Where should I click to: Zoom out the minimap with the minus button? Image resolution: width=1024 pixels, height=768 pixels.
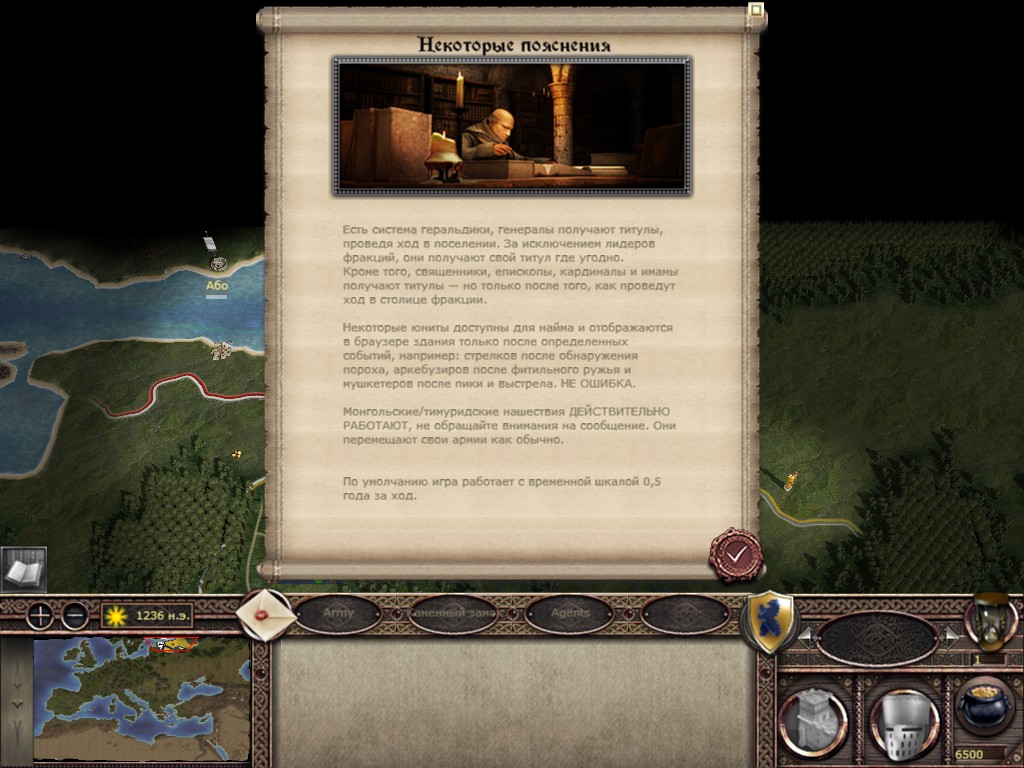click(x=74, y=616)
